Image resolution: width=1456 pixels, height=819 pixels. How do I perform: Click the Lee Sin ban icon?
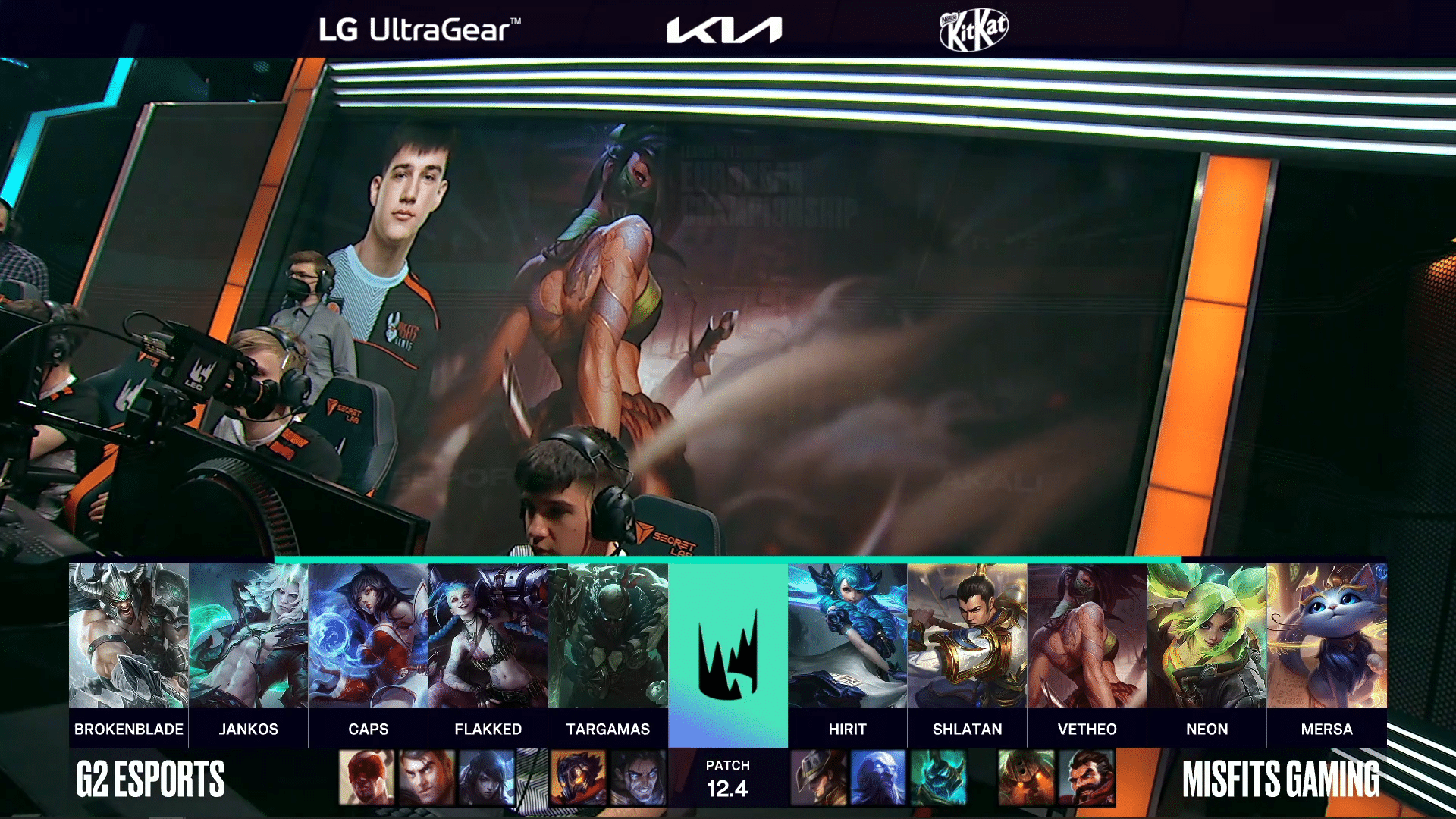click(367, 777)
